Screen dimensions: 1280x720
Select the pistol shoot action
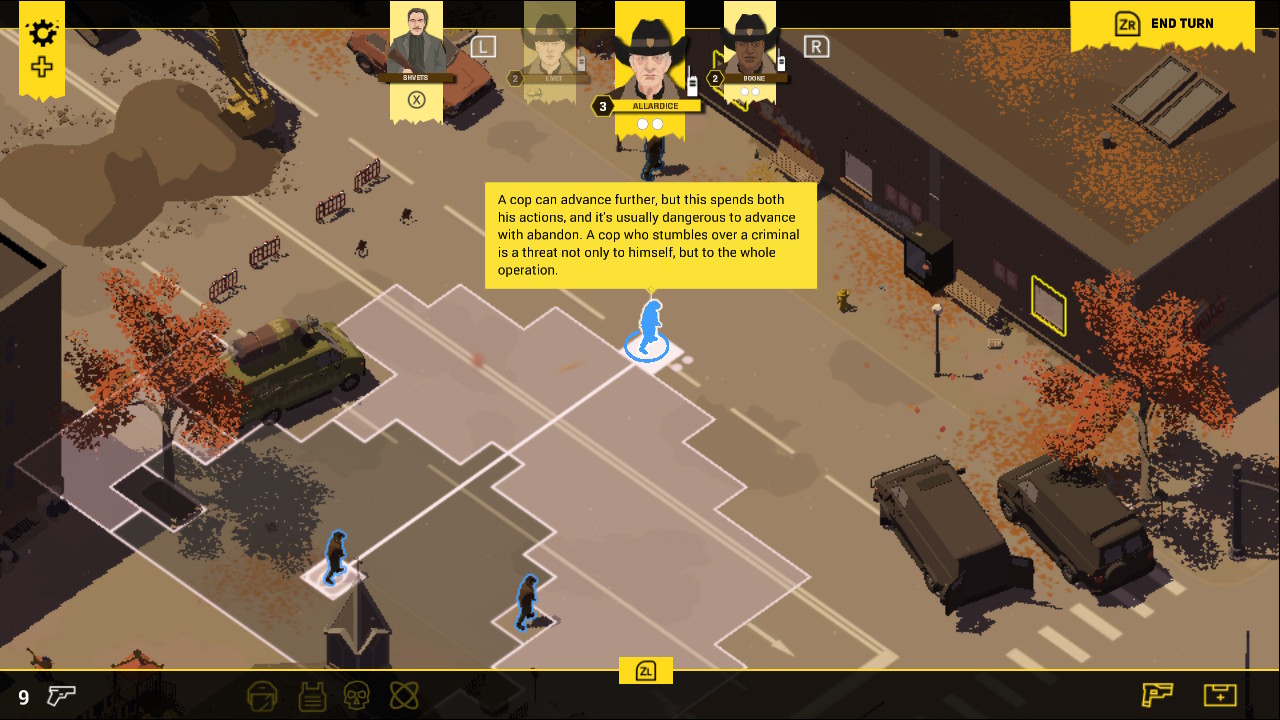point(1157,694)
